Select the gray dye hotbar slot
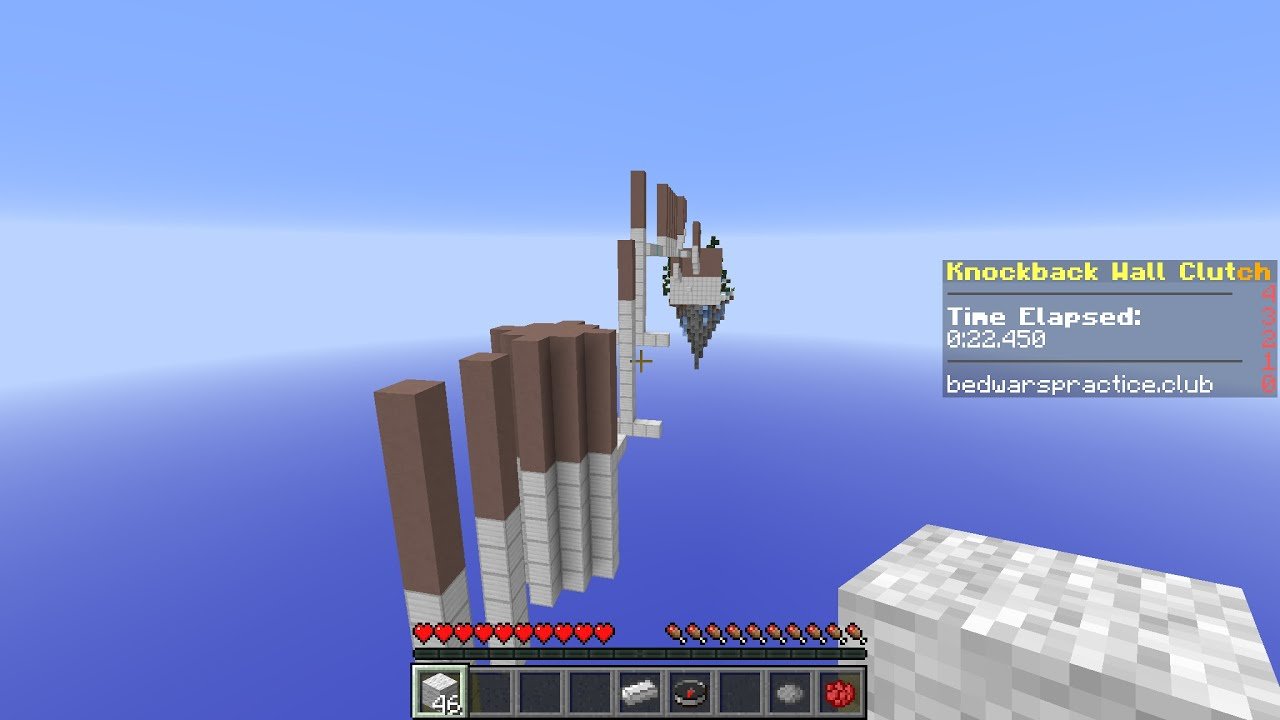The height and width of the screenshot is (720, 1280). [x=790, y=691]
